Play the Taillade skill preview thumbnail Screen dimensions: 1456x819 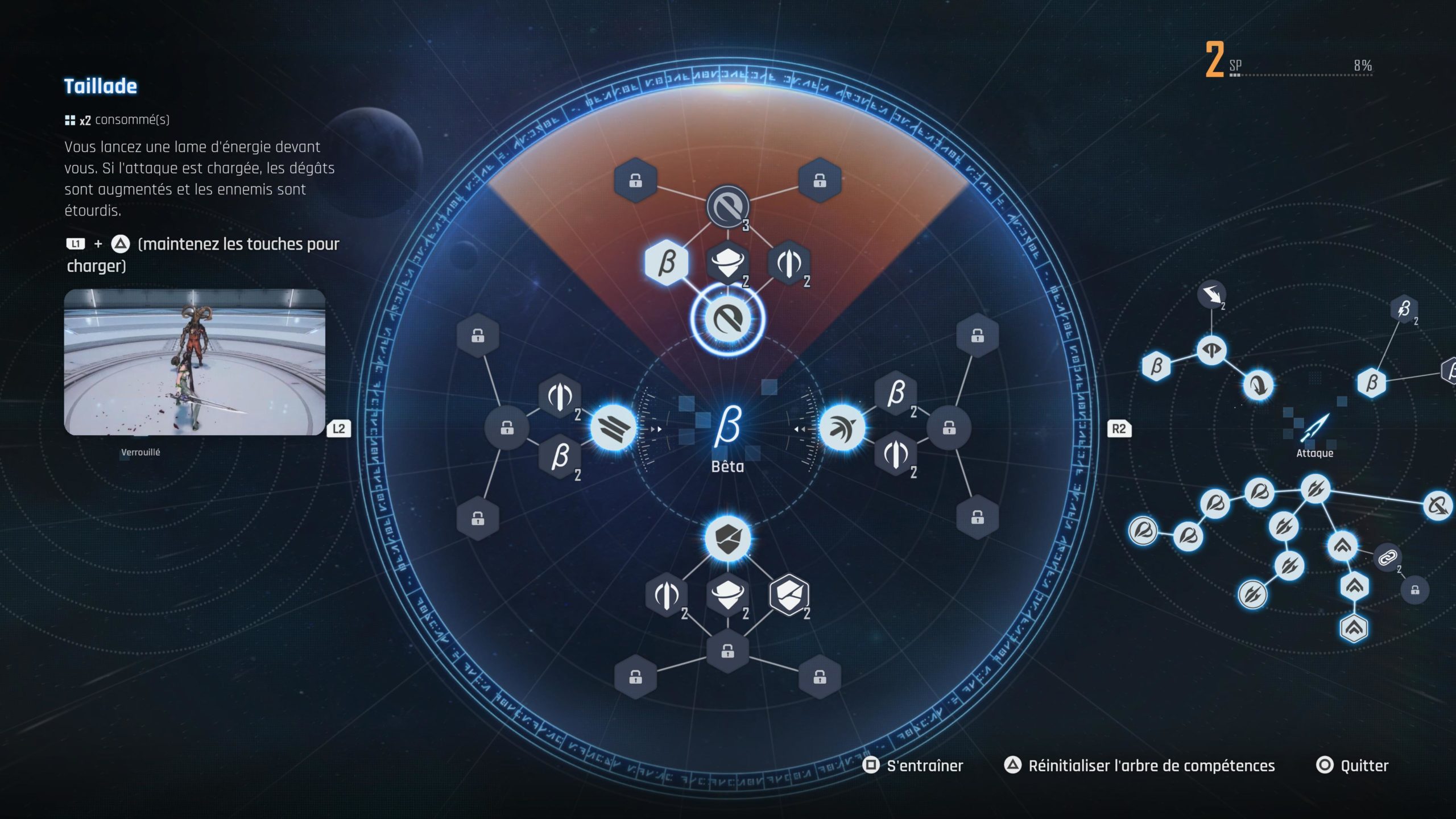(x=195, y=362)
